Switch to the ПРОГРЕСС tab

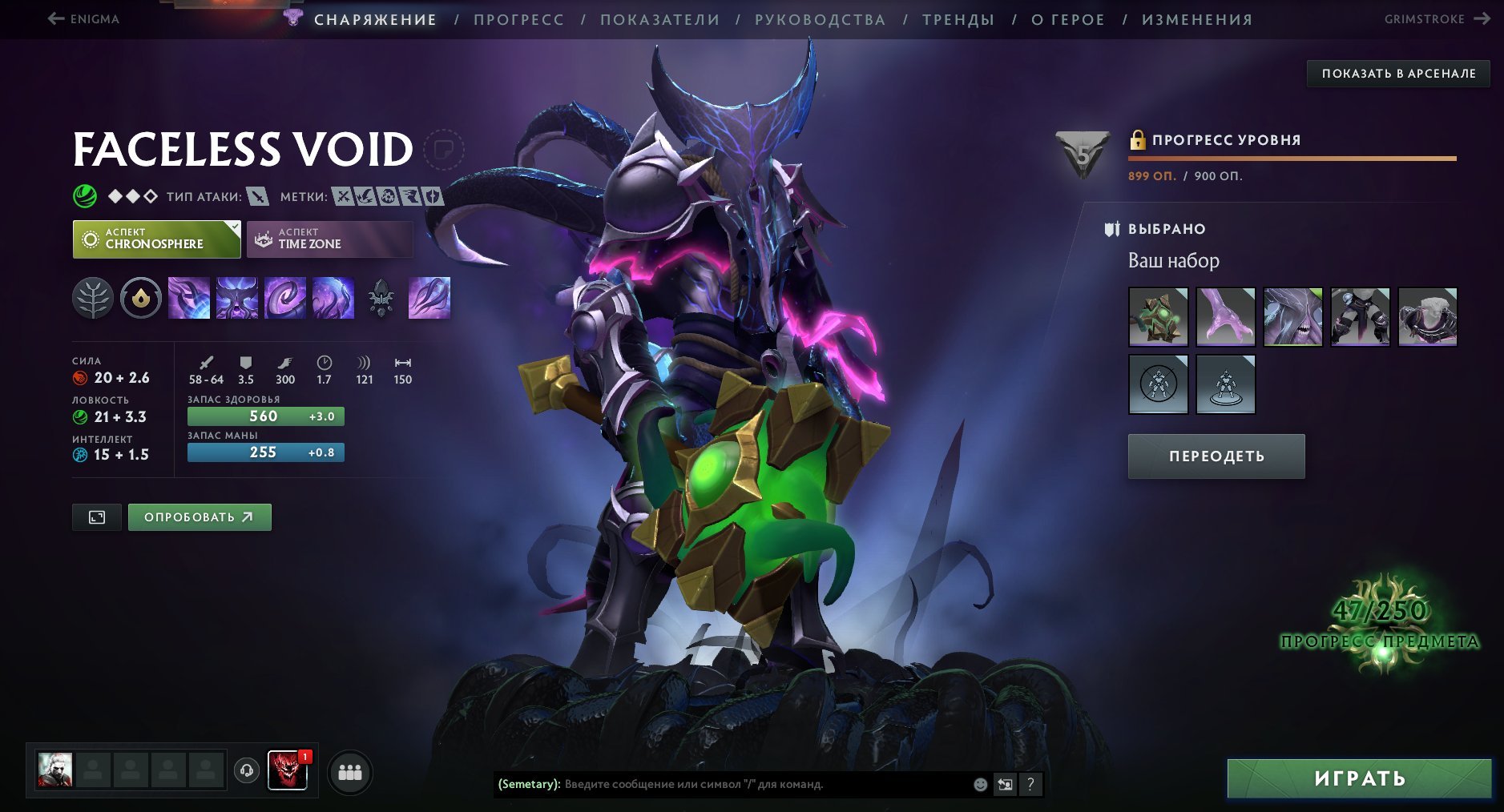coord(518,19)
